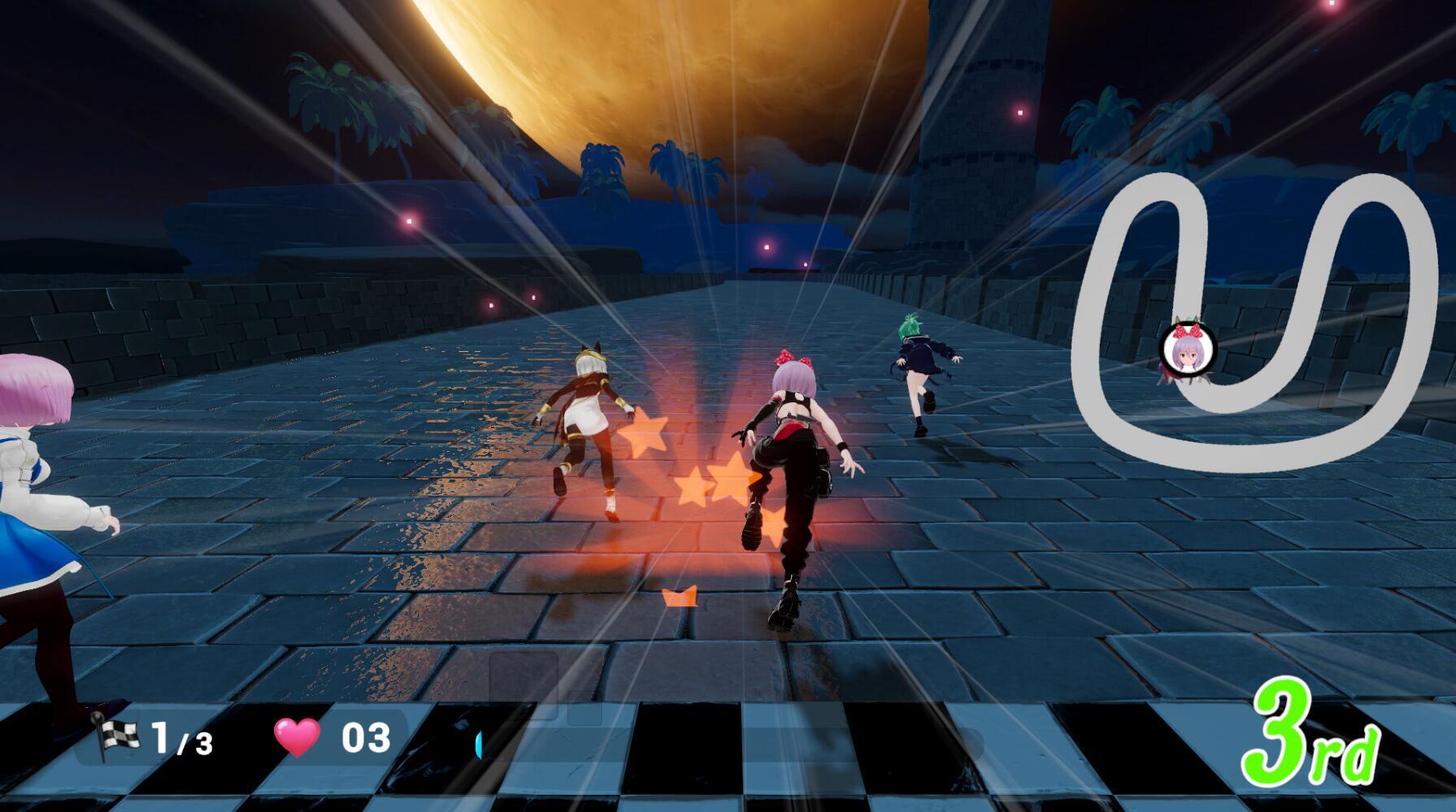1456x812 pixels.
Task: Click the pink heart icon
Action: (298, 737)
